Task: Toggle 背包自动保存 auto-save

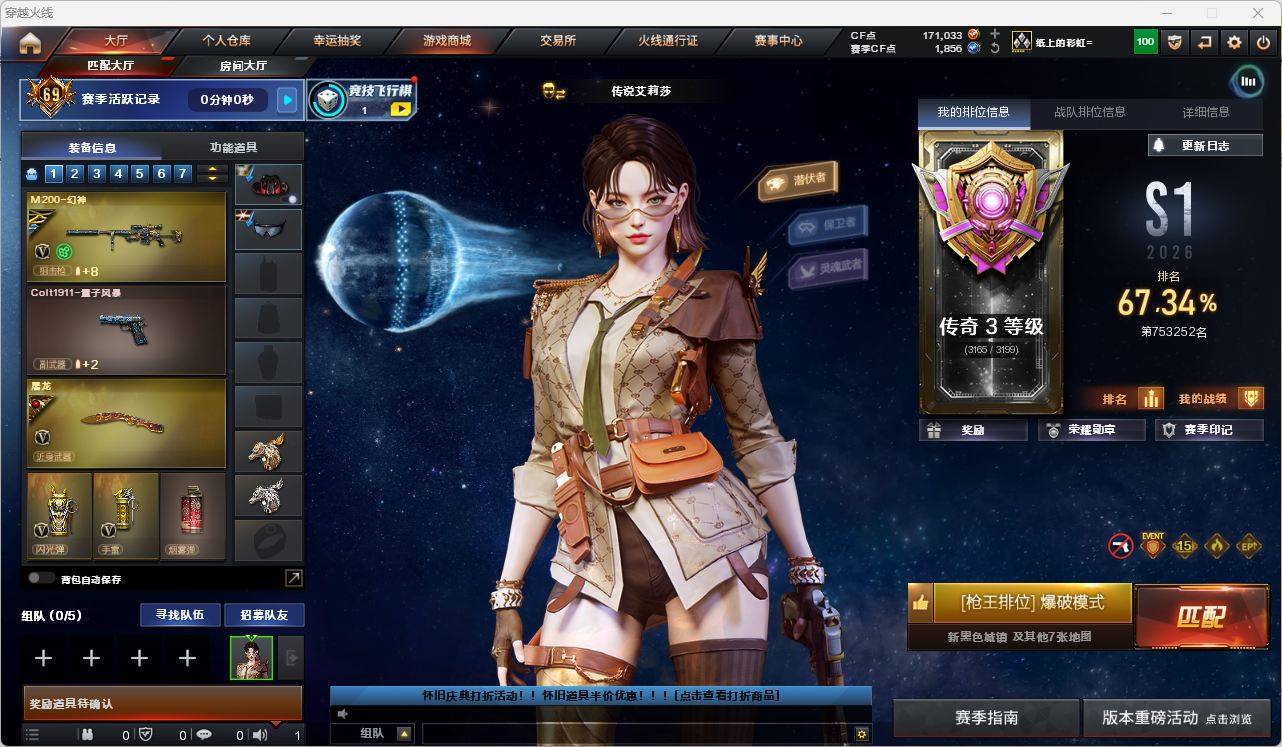Action: tap(41, 578)
